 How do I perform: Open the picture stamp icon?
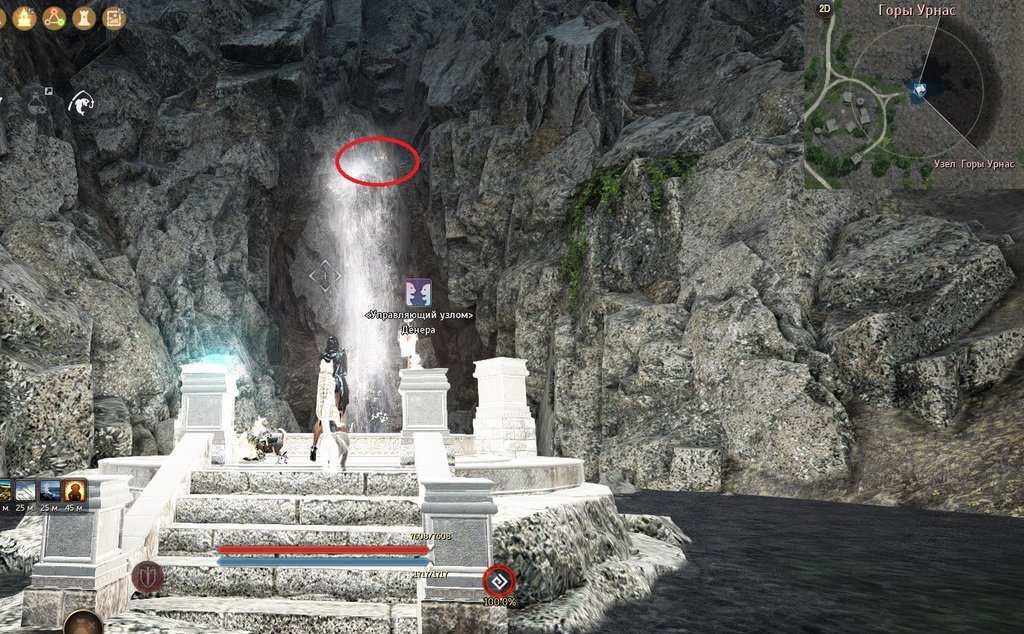coord(114,16)
